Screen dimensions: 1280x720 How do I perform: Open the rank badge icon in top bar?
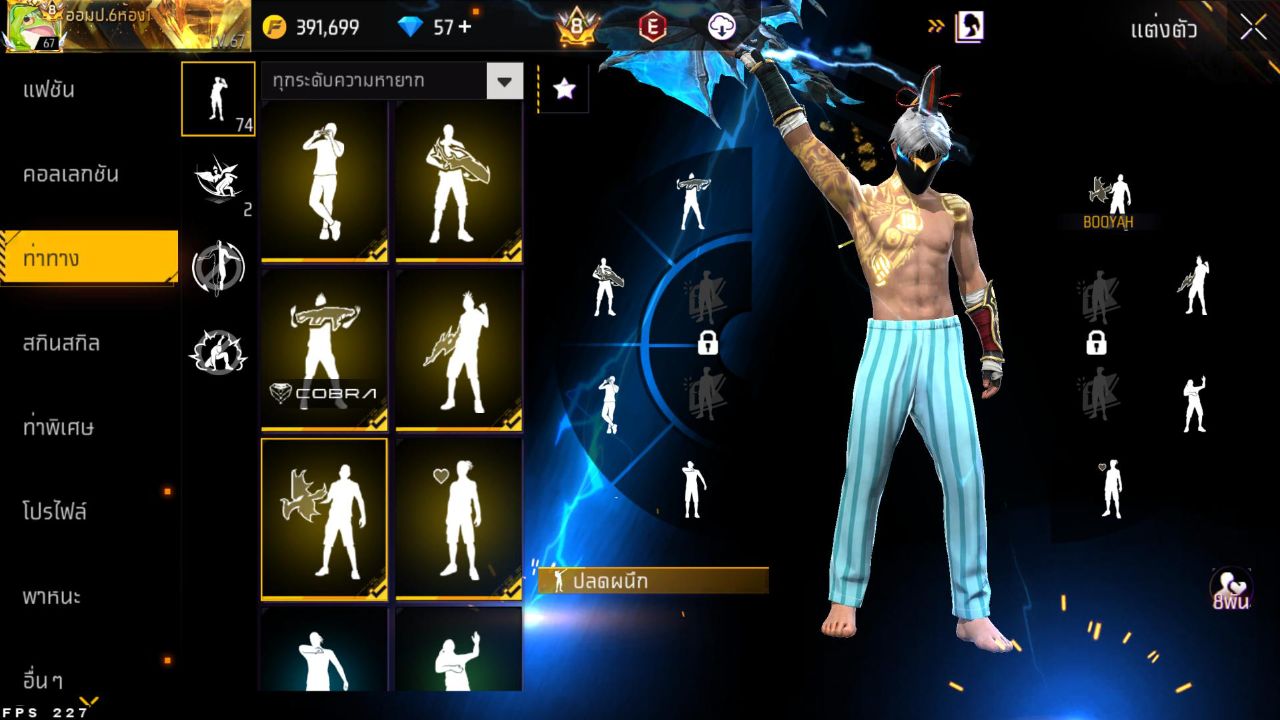[x=578, y=27]
